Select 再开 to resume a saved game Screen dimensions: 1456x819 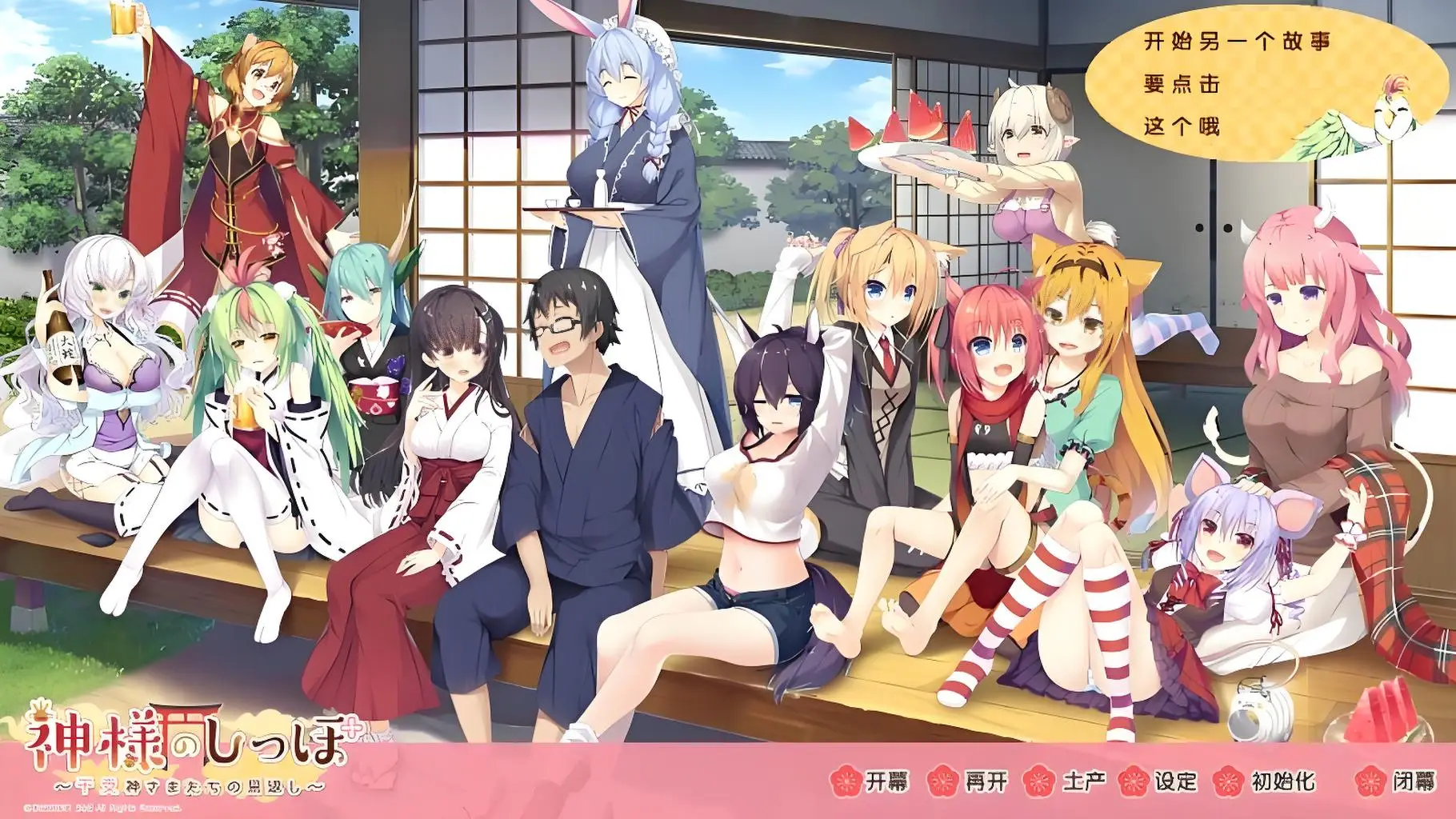coord(988,781)
